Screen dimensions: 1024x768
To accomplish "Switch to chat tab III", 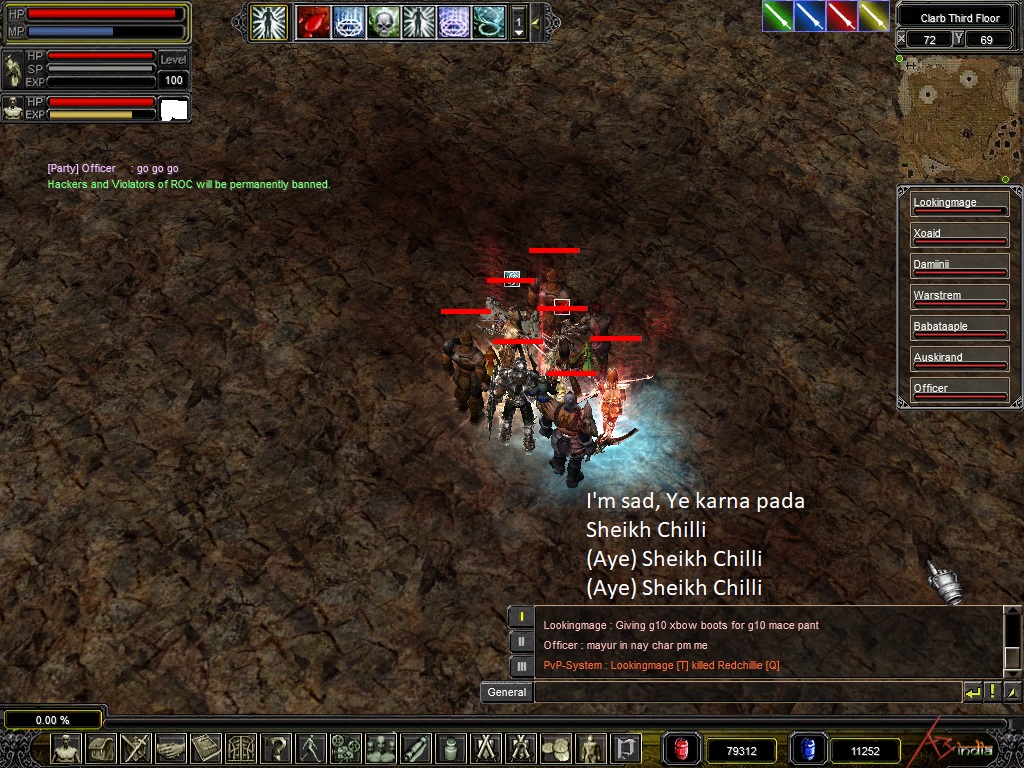I will click(x=521, y=666).
